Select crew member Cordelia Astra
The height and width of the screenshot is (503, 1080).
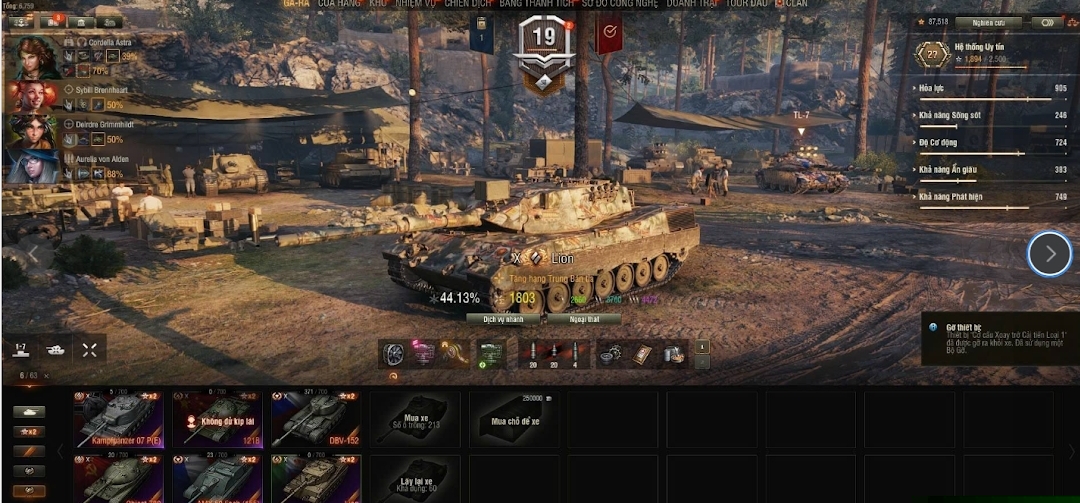coord(34,59)
